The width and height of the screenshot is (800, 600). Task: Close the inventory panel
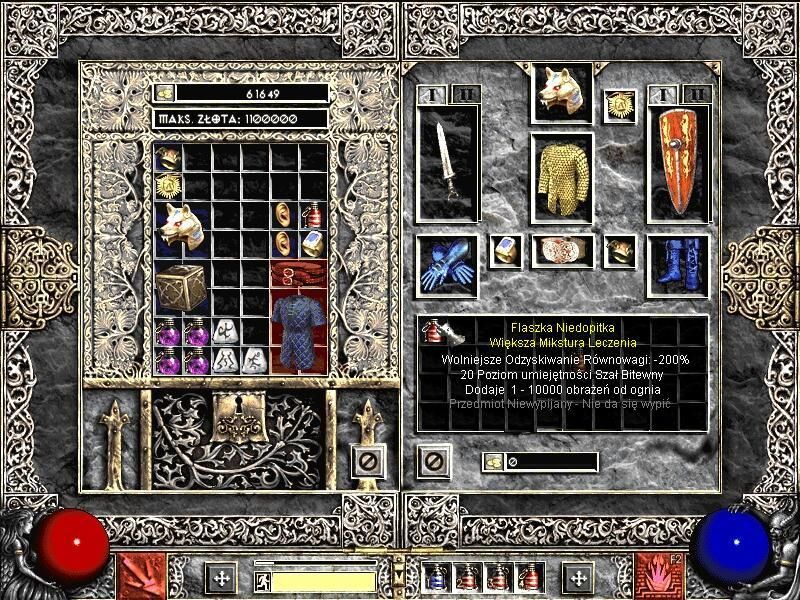coord(433,461)
